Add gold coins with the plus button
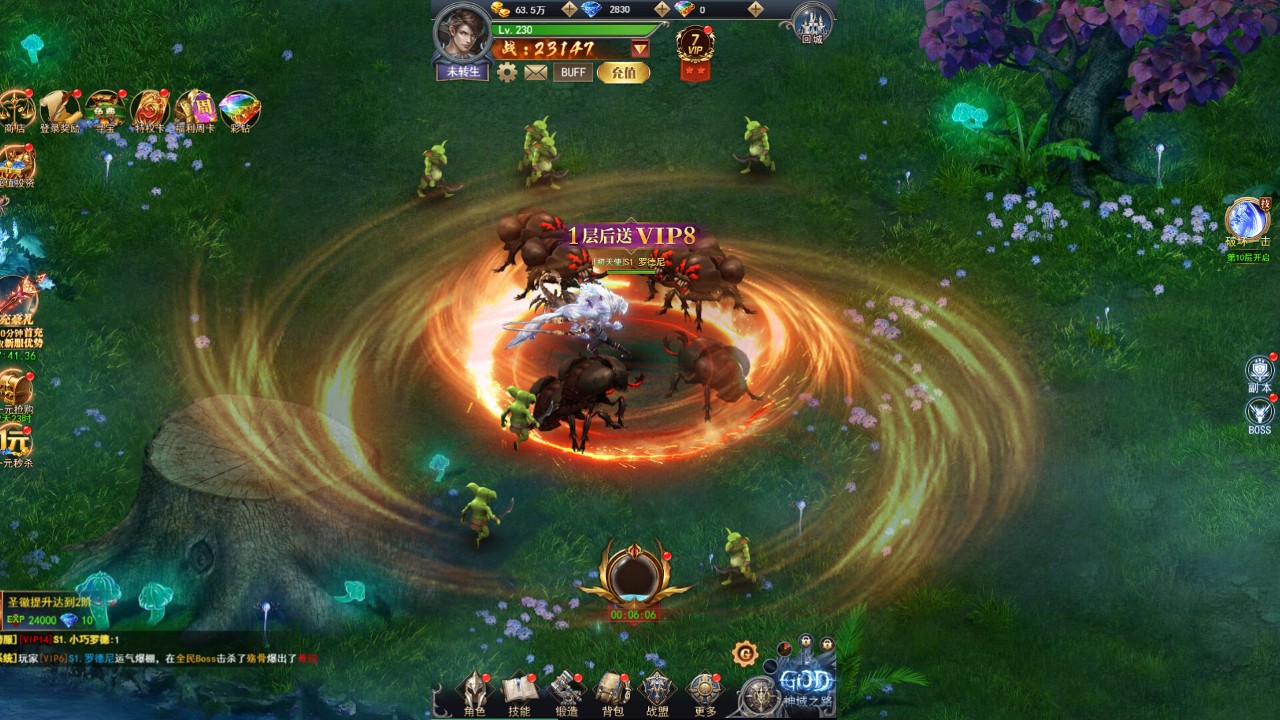Screen dimensions: 1280x720 [569, 9]
